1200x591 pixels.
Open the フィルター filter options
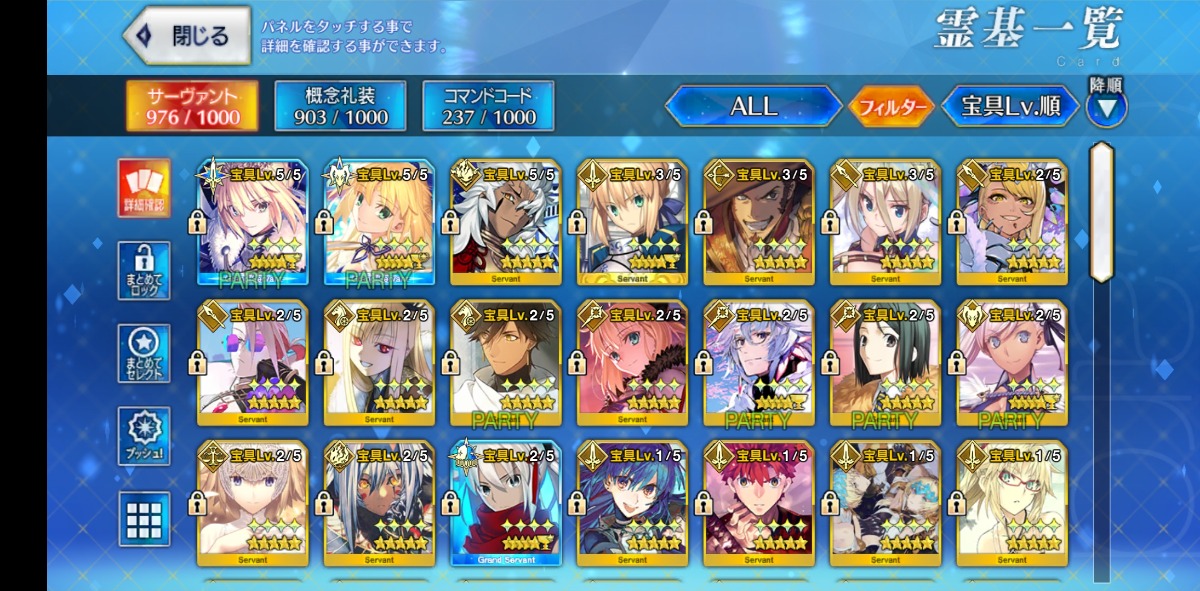coord(890,107)
